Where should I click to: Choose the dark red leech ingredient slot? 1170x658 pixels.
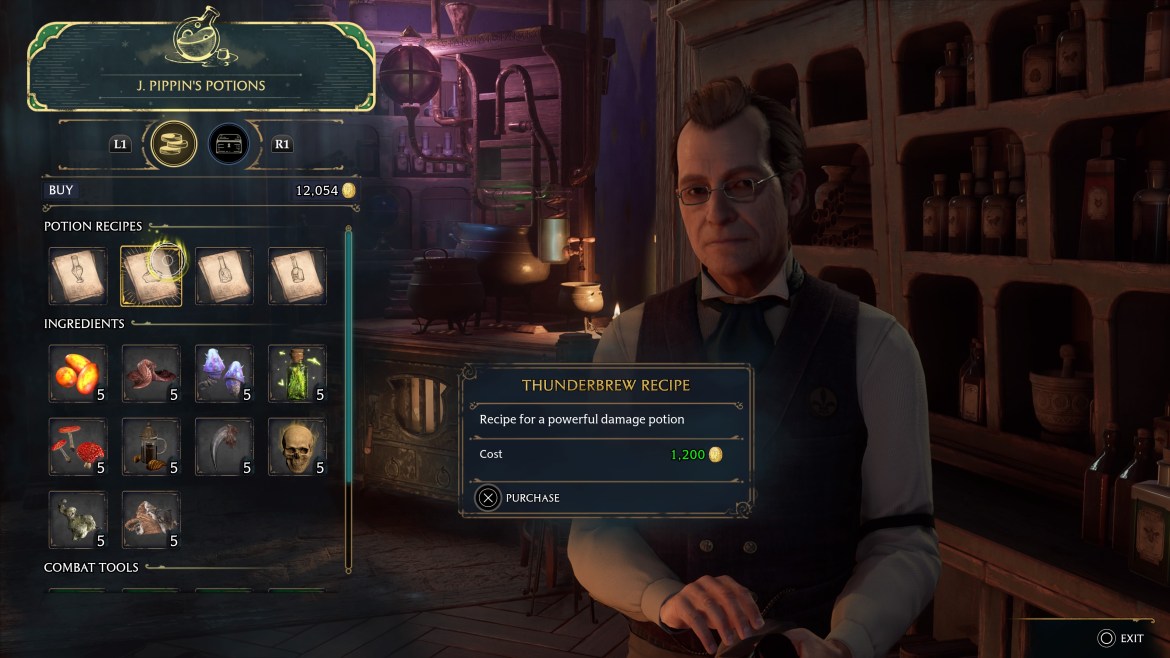(151, 374)
